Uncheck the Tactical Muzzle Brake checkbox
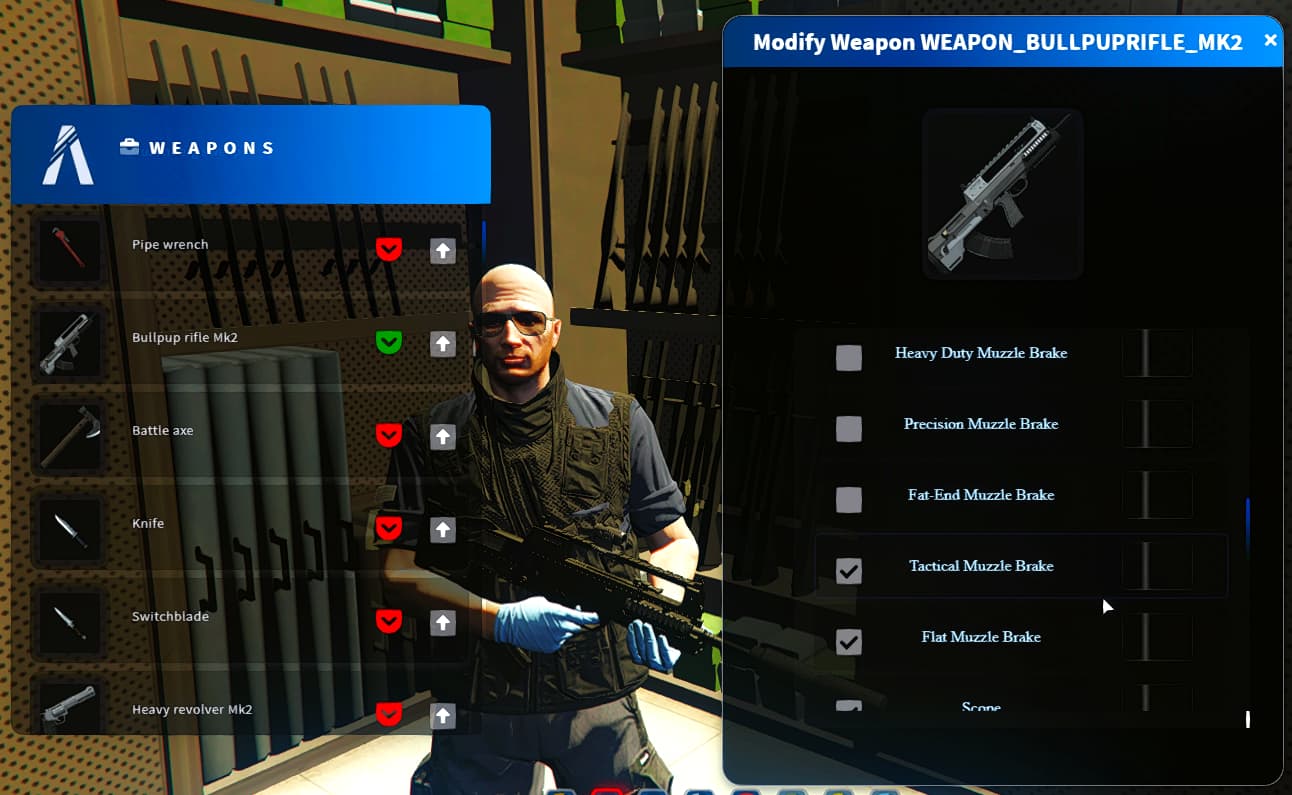This screenshot has height=795, width=1292. 849,570
